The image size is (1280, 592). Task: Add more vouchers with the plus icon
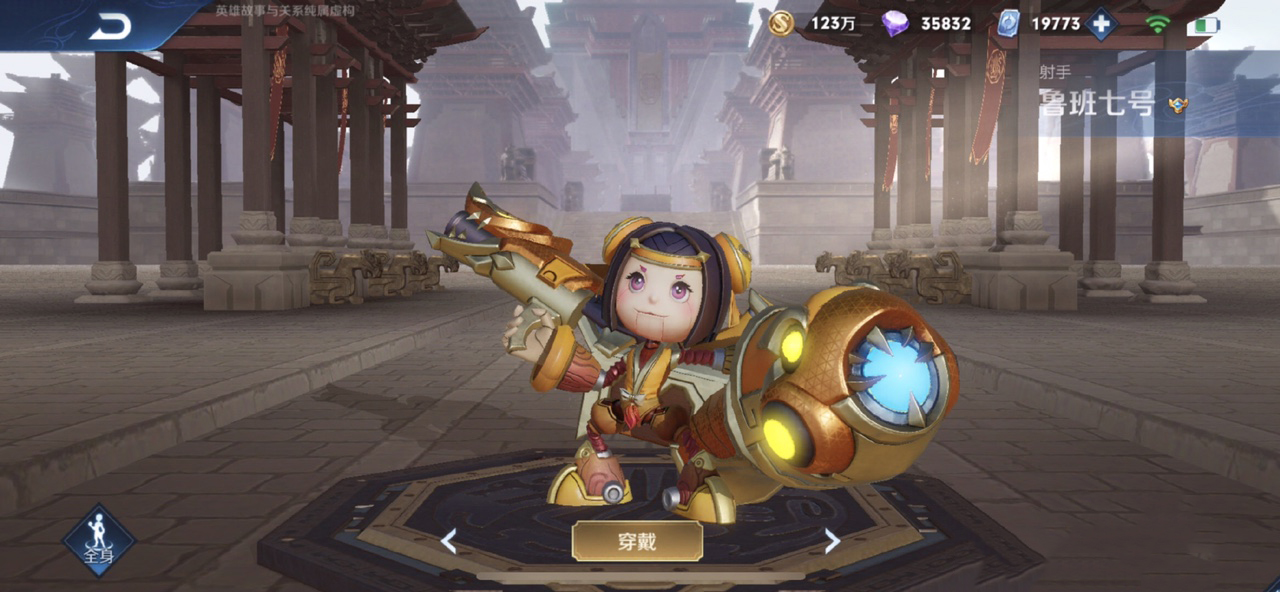[1101, 23]
